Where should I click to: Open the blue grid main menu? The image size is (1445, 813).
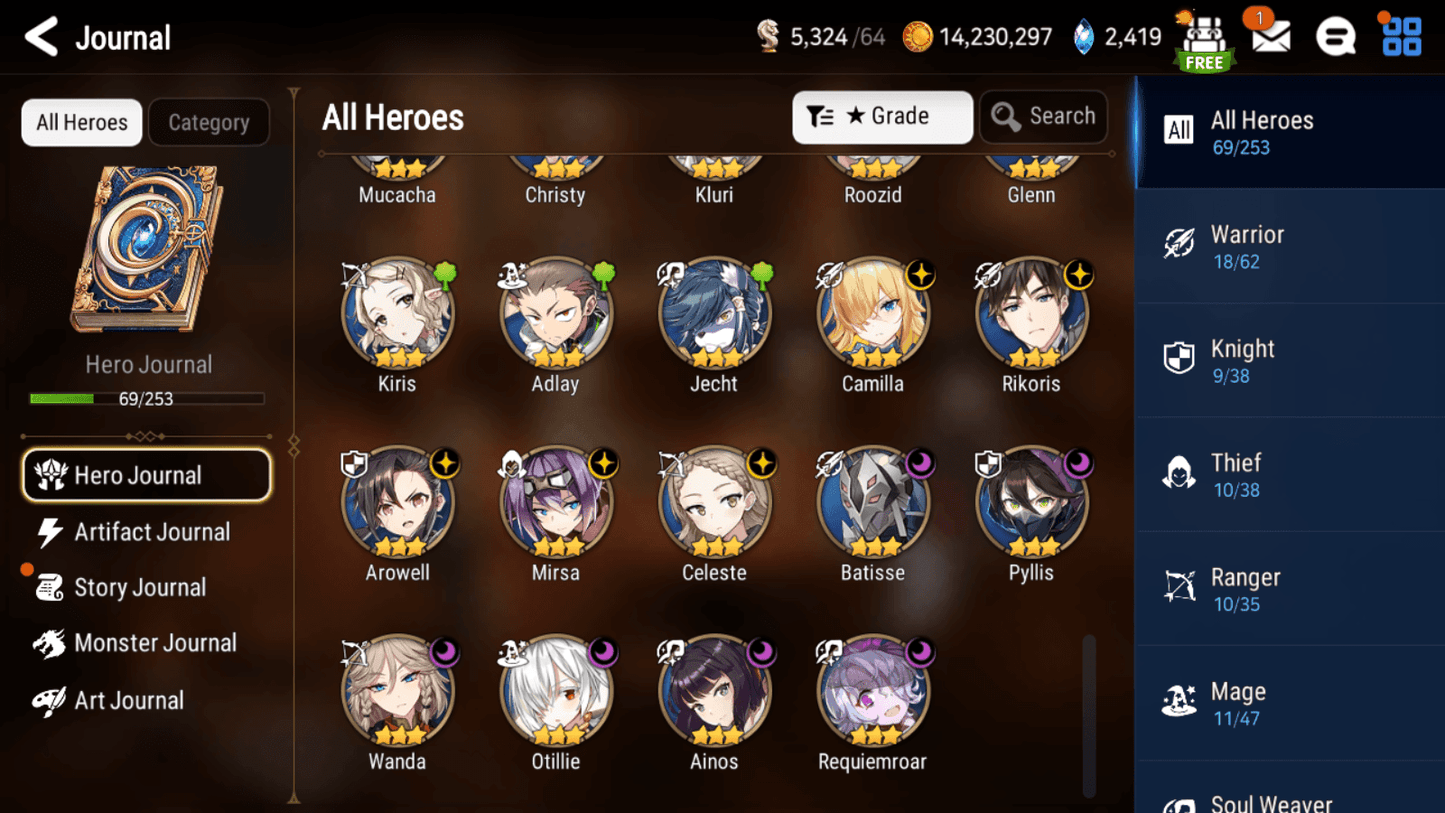point(1401,37)
